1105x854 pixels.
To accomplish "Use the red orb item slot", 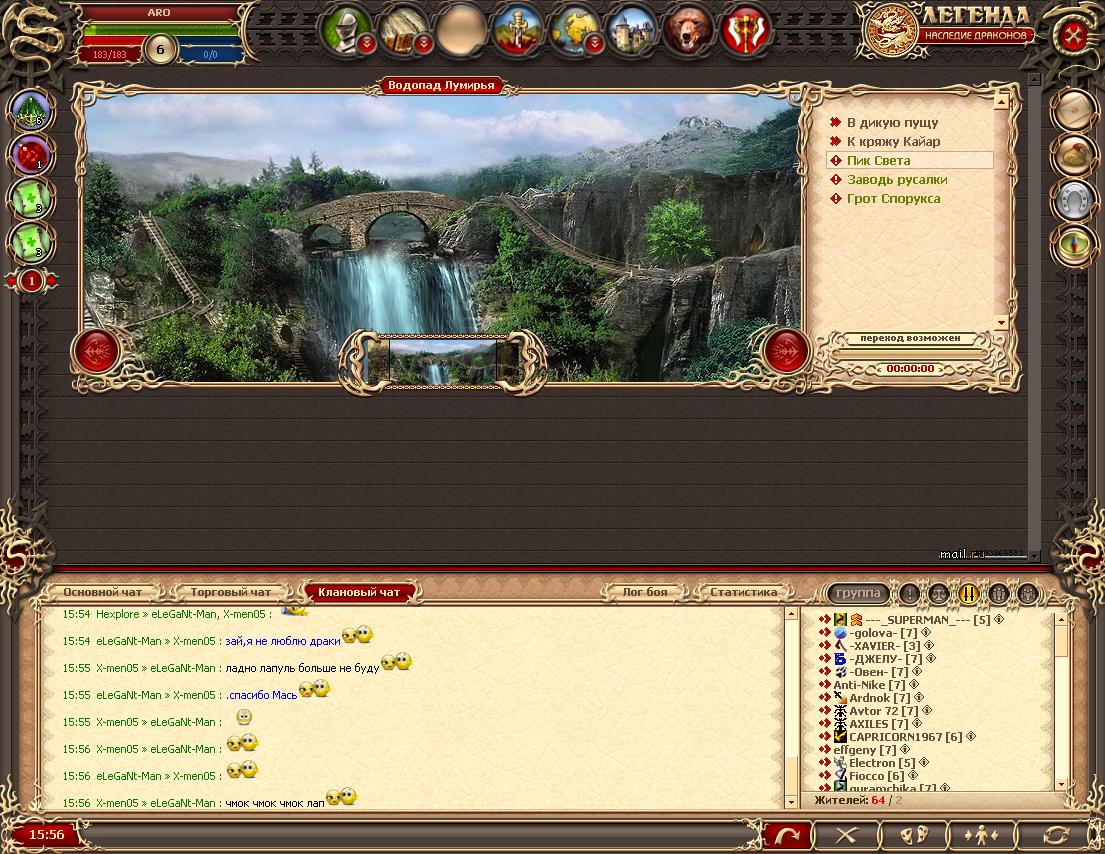I will [x=29, y=155].
